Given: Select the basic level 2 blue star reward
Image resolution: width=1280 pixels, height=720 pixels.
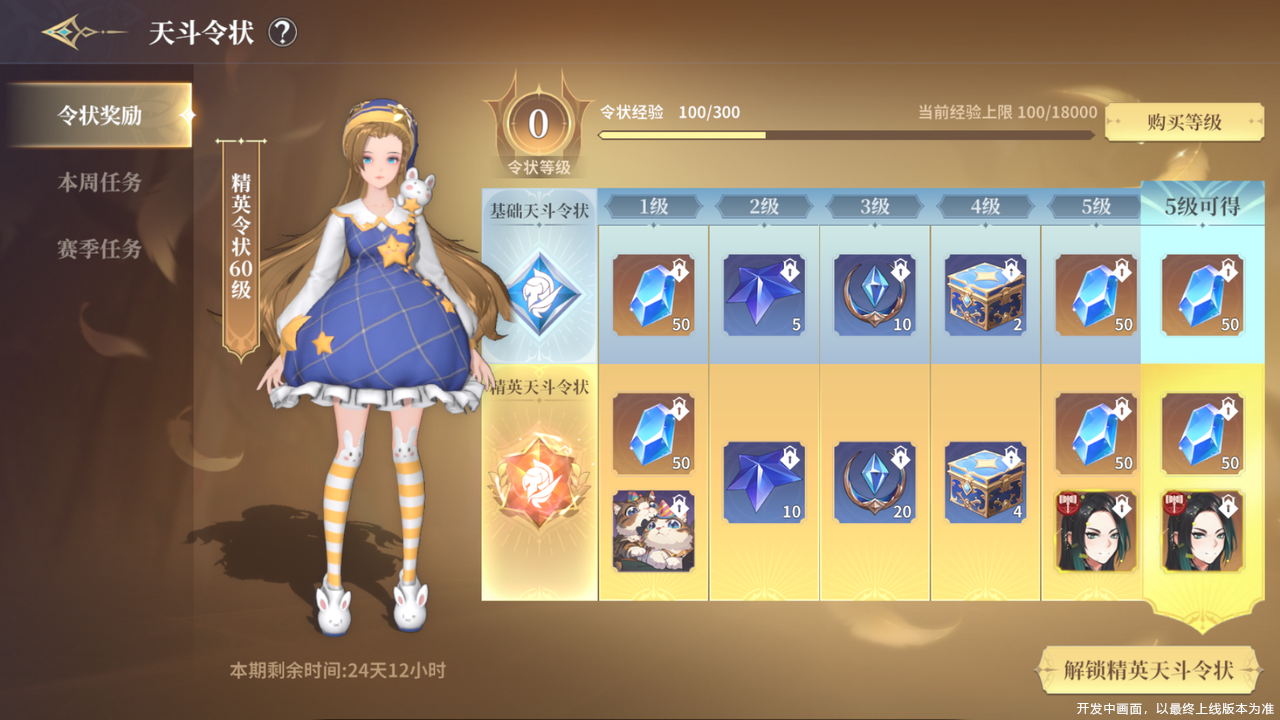Looking at the screenshot, I should 764,295.
